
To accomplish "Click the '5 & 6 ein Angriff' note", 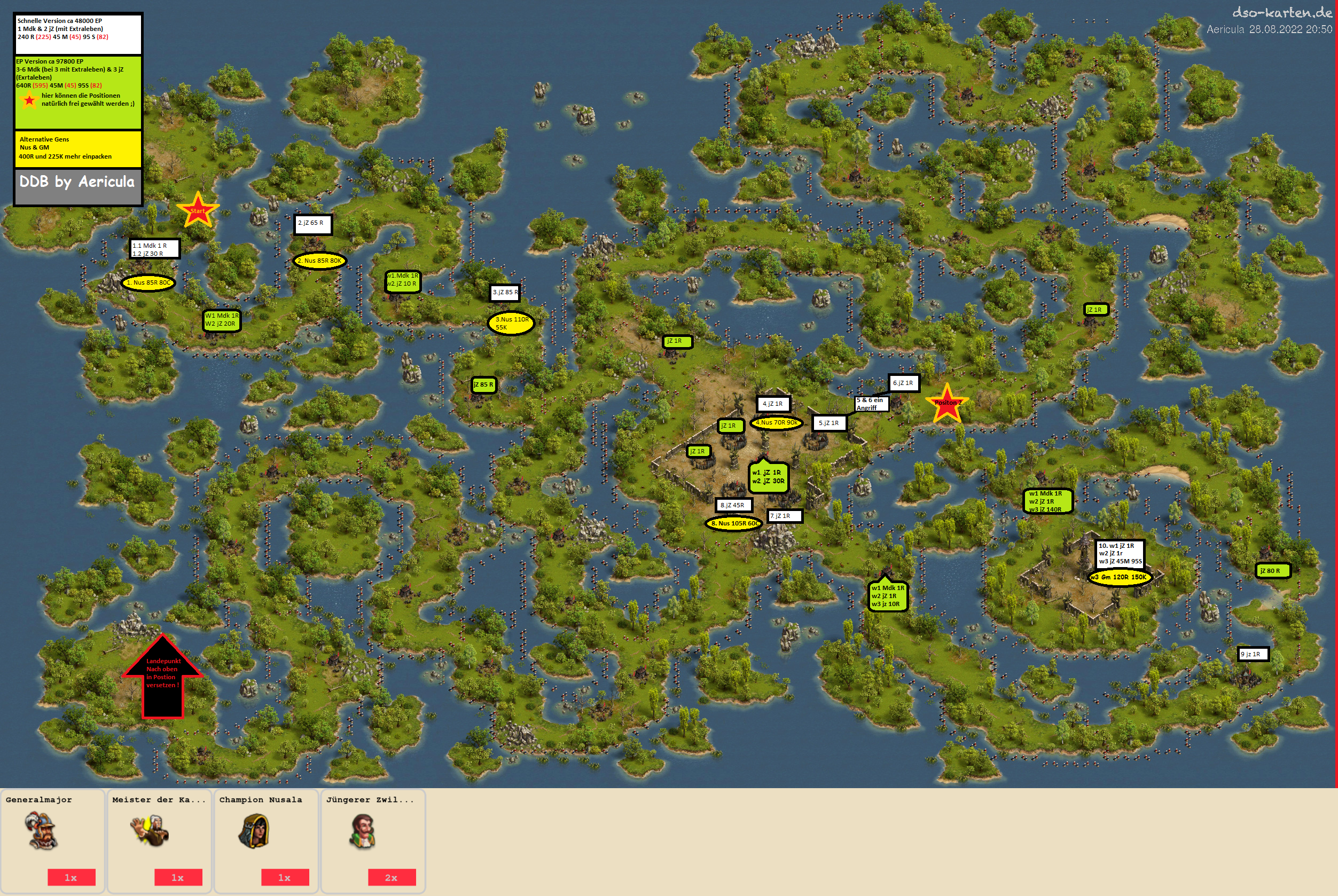I will click(x=871, y=404).
